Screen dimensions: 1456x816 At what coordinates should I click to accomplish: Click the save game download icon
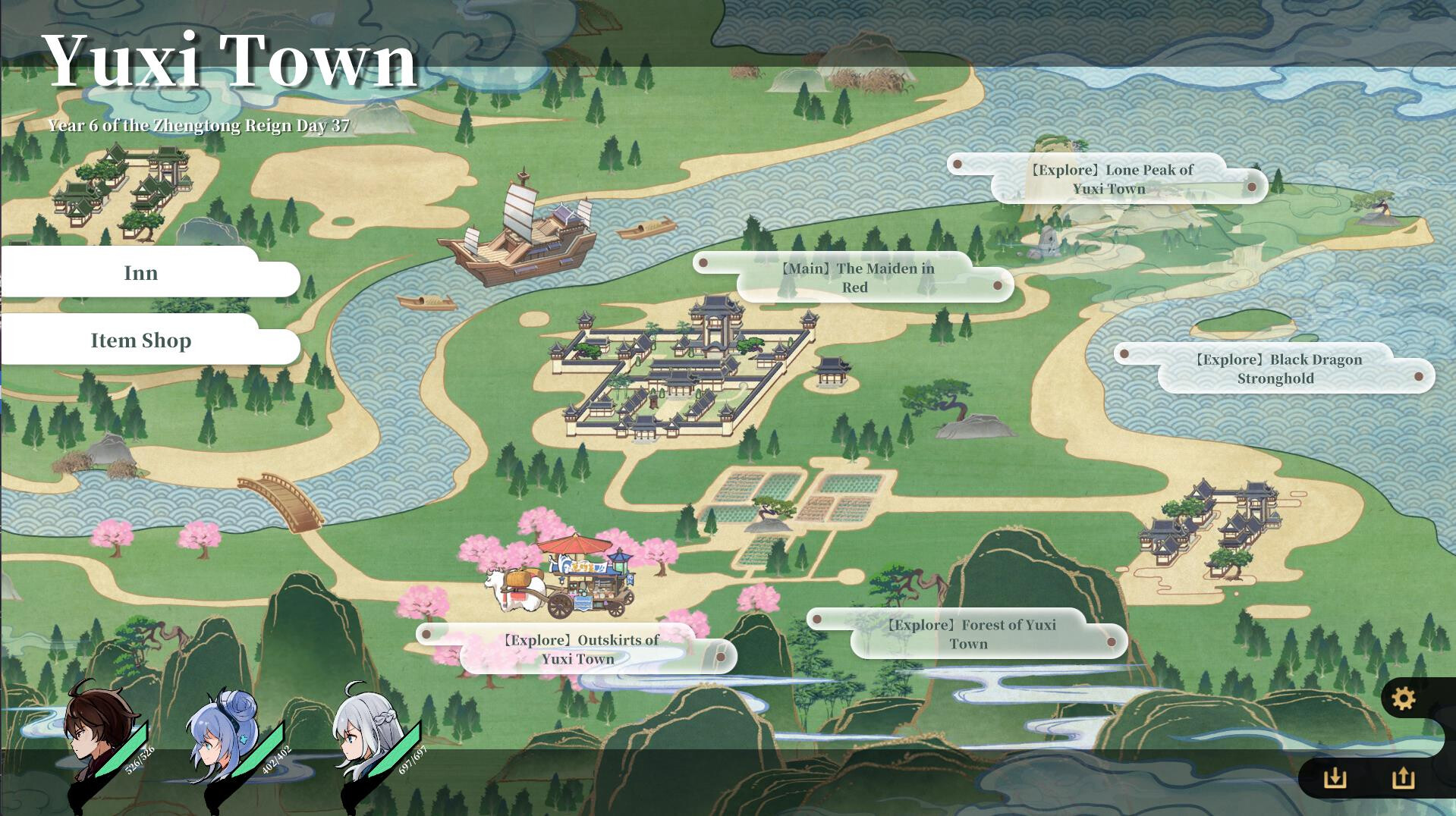(1336, 778)
